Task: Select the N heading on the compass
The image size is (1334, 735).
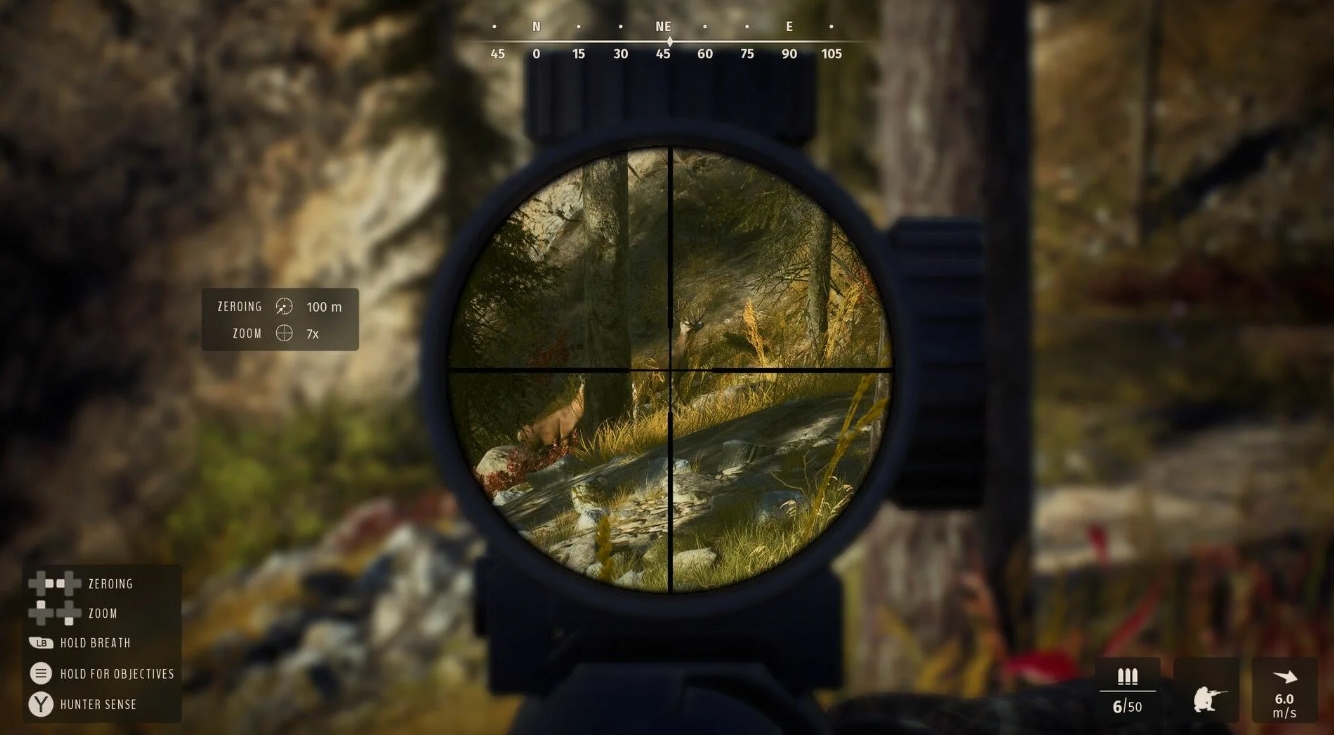Action: 536,26
